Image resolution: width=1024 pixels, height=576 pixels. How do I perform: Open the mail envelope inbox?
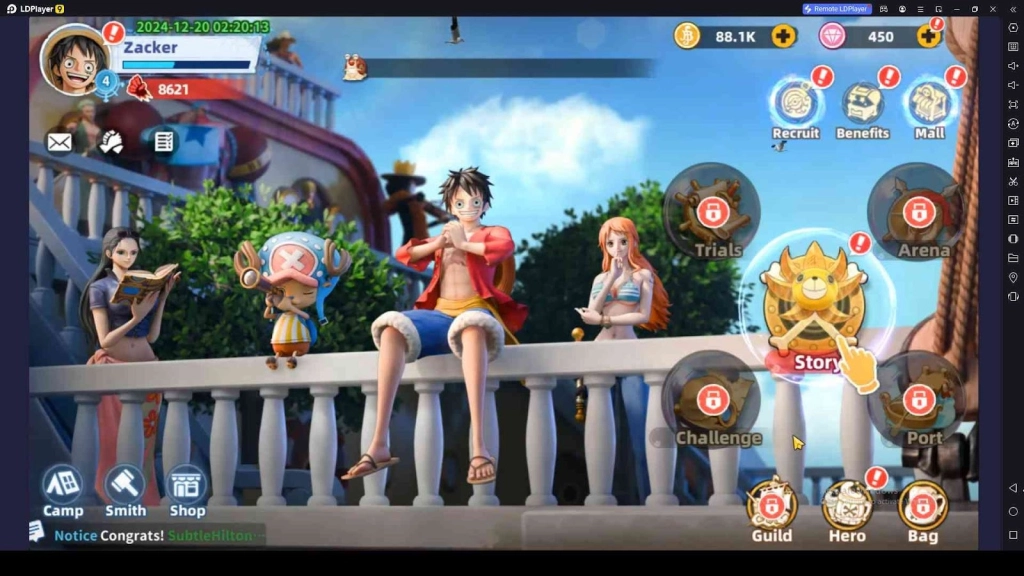(60, 143)
